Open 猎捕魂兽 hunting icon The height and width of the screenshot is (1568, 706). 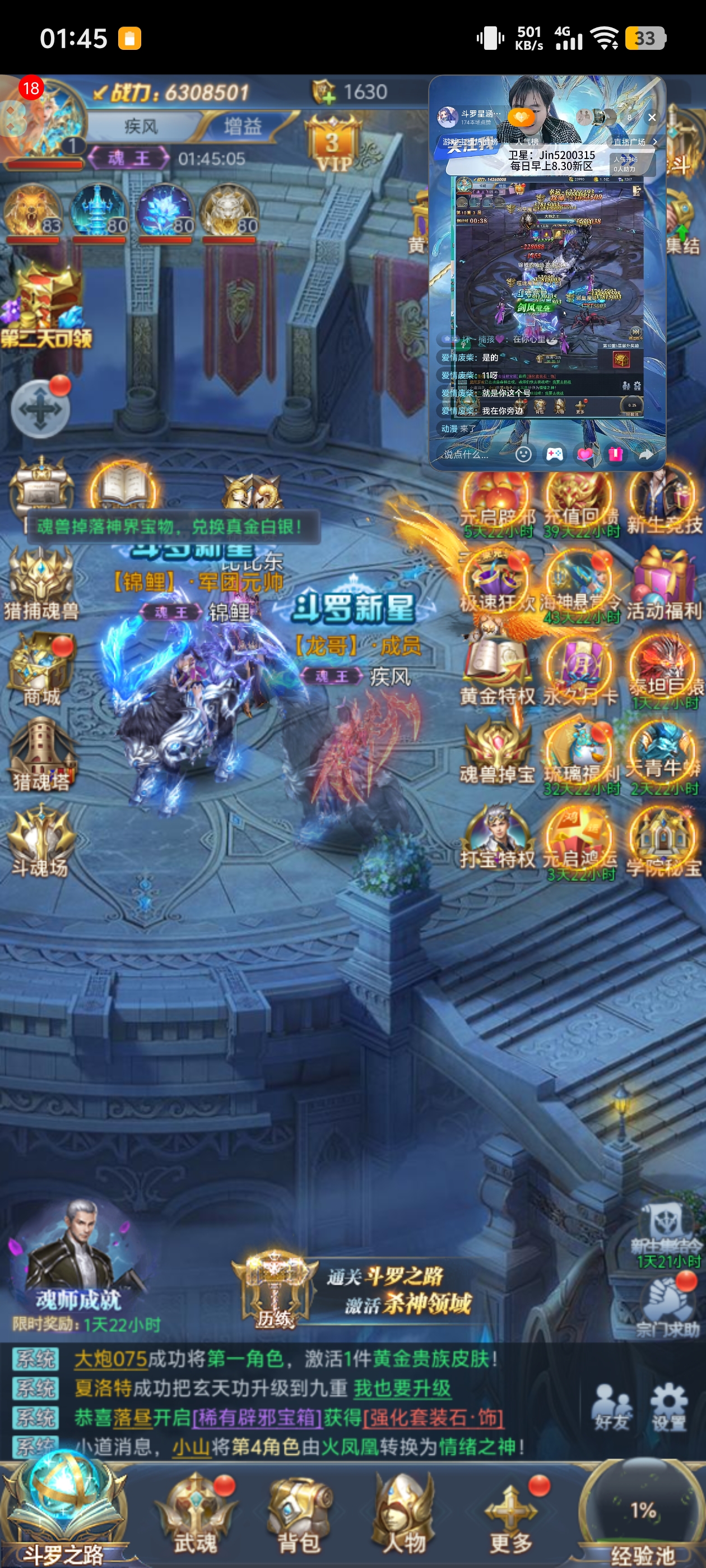[x=41, y=581]
